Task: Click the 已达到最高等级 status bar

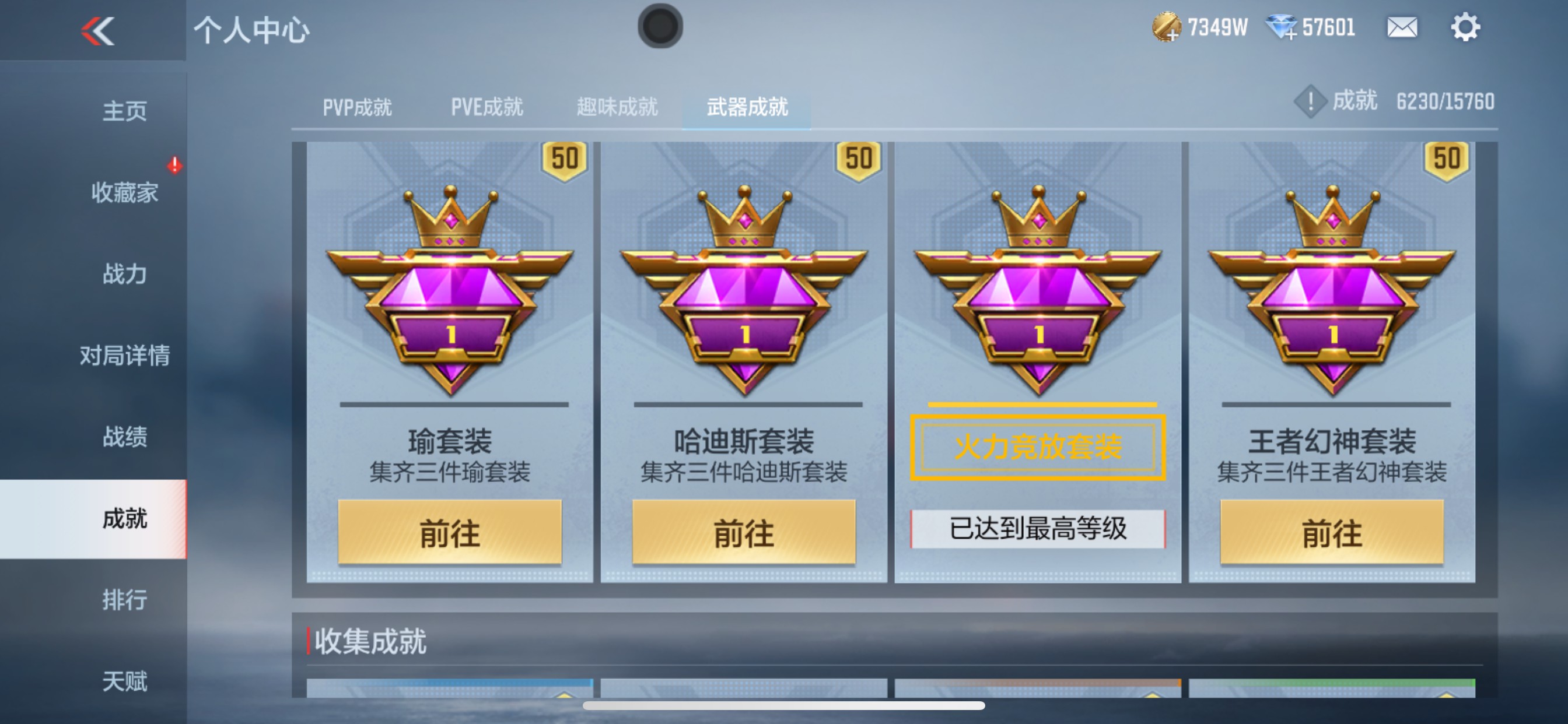Action: click(1037, 529)
